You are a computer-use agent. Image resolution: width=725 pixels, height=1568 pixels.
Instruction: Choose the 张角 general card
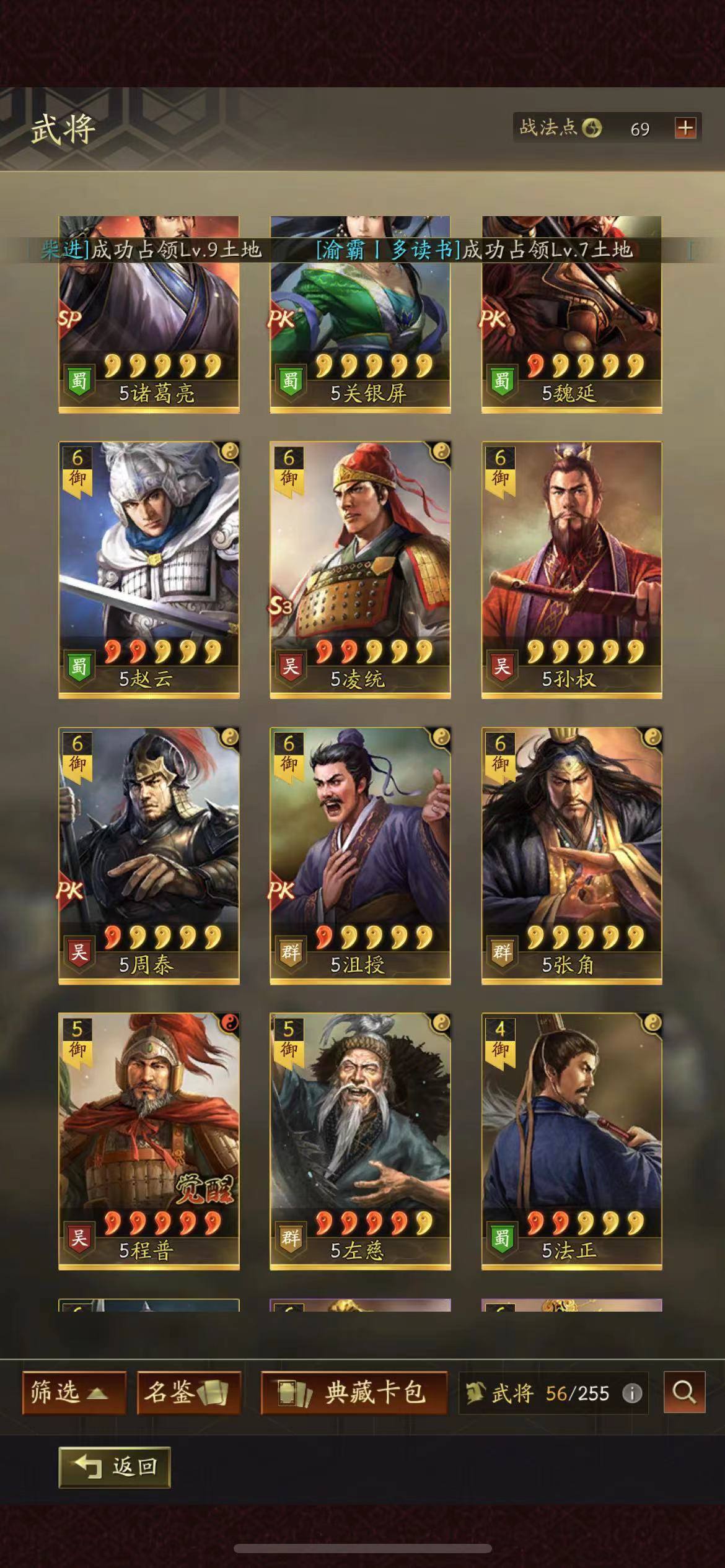[x=571, y=855]
